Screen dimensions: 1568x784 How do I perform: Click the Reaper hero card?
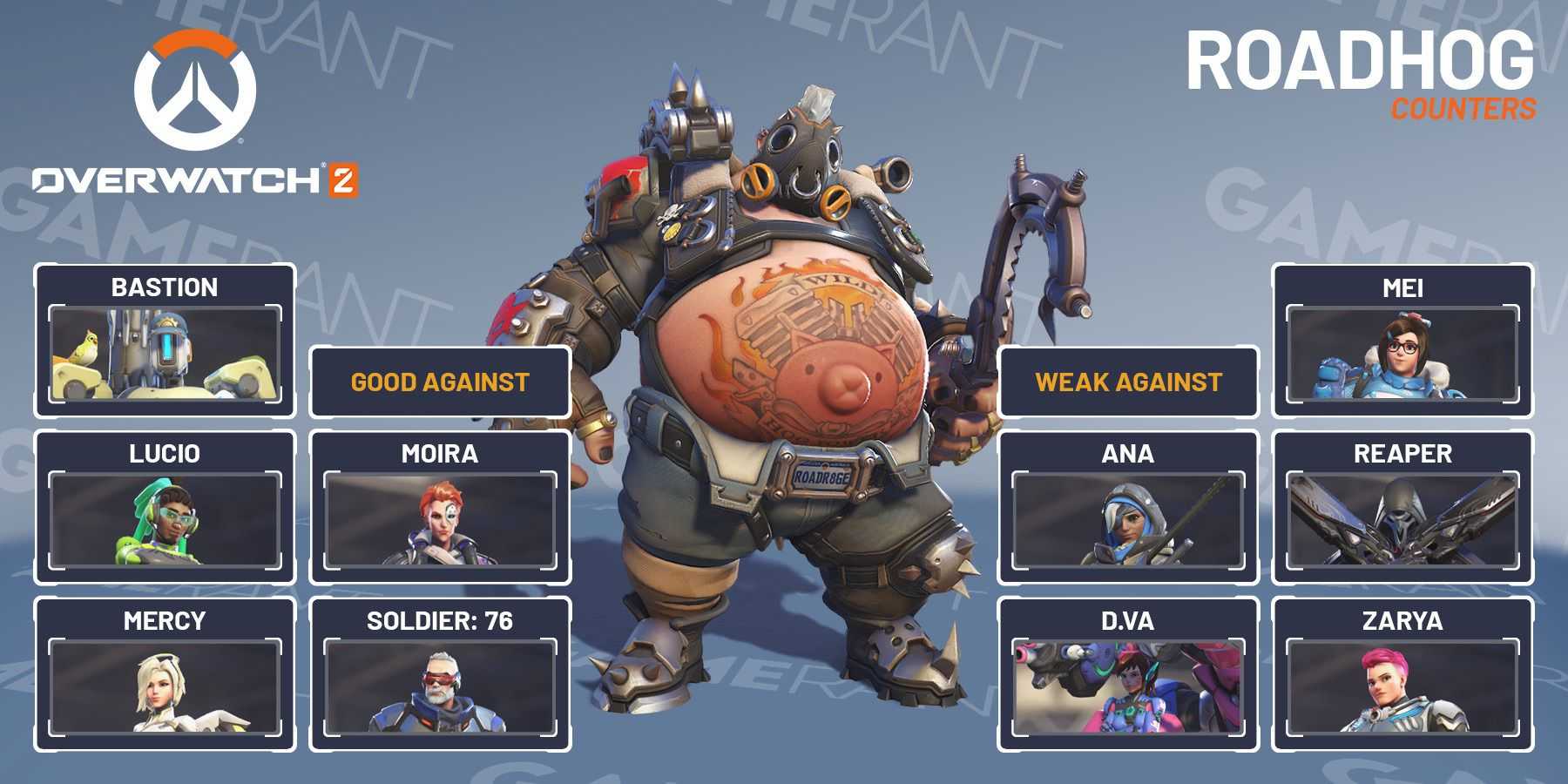[x=1402, y=507]
